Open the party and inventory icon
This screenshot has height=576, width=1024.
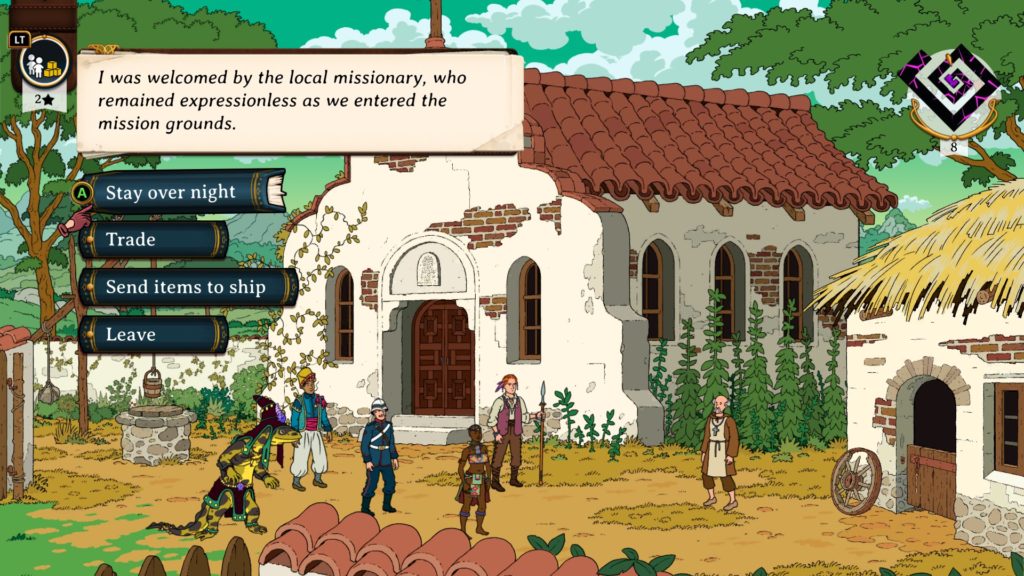click(45, 62)
